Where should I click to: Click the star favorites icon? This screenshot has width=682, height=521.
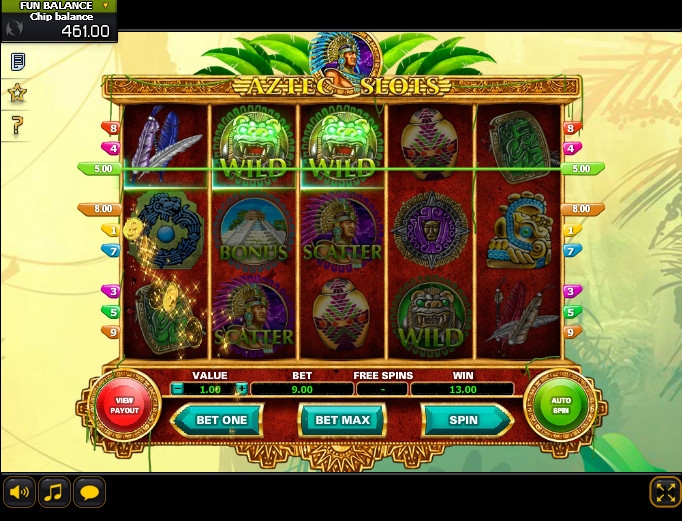[x=17, y=93]
